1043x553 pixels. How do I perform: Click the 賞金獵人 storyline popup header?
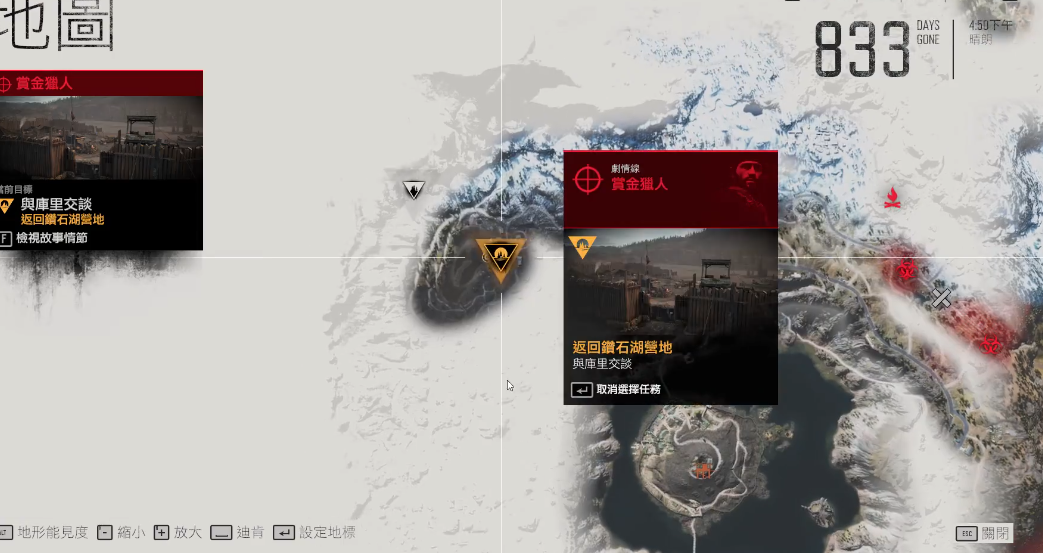pyautogui.click(x=670, y=184)
